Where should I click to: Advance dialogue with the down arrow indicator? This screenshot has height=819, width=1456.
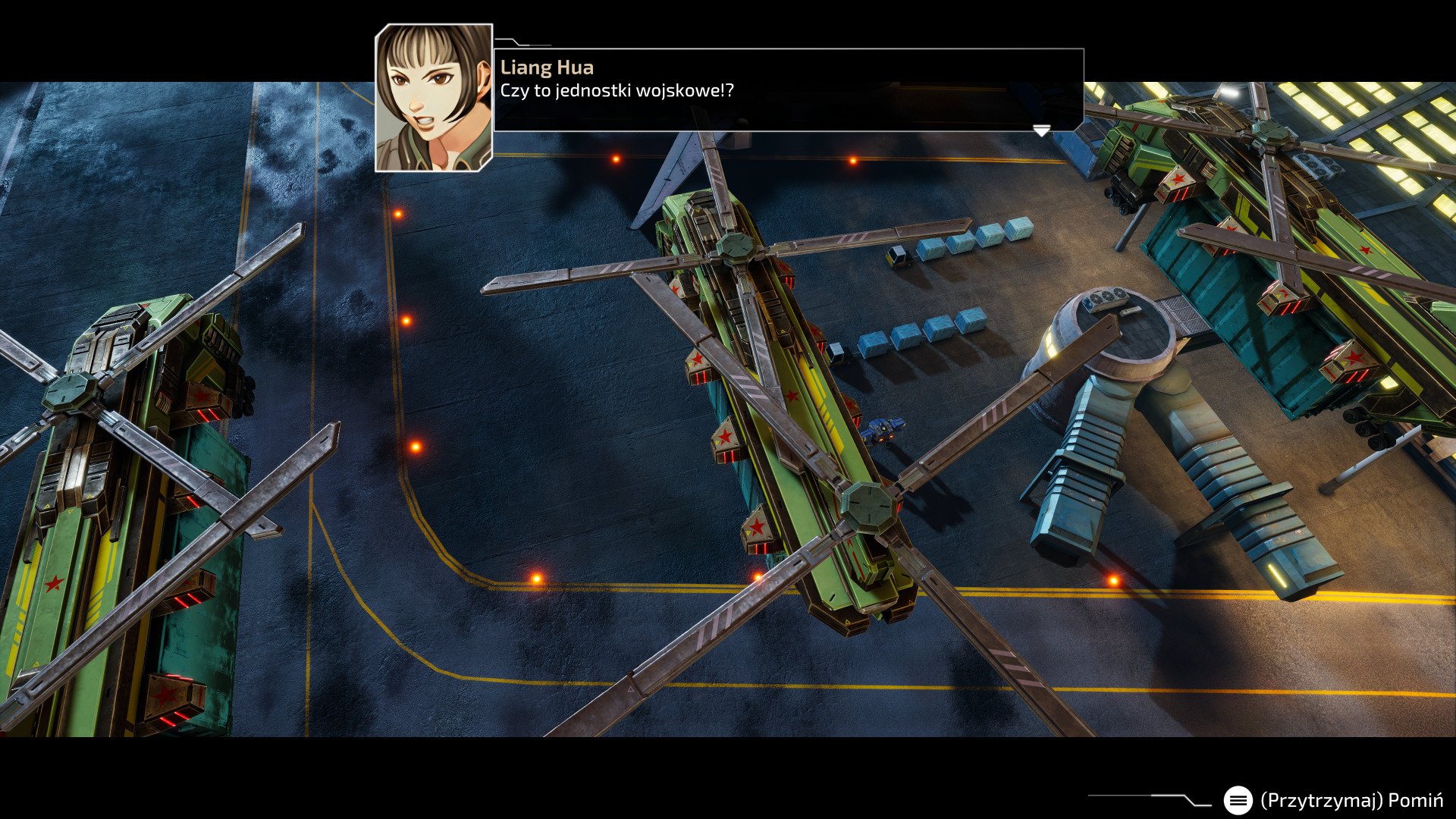pos(1041,131)
